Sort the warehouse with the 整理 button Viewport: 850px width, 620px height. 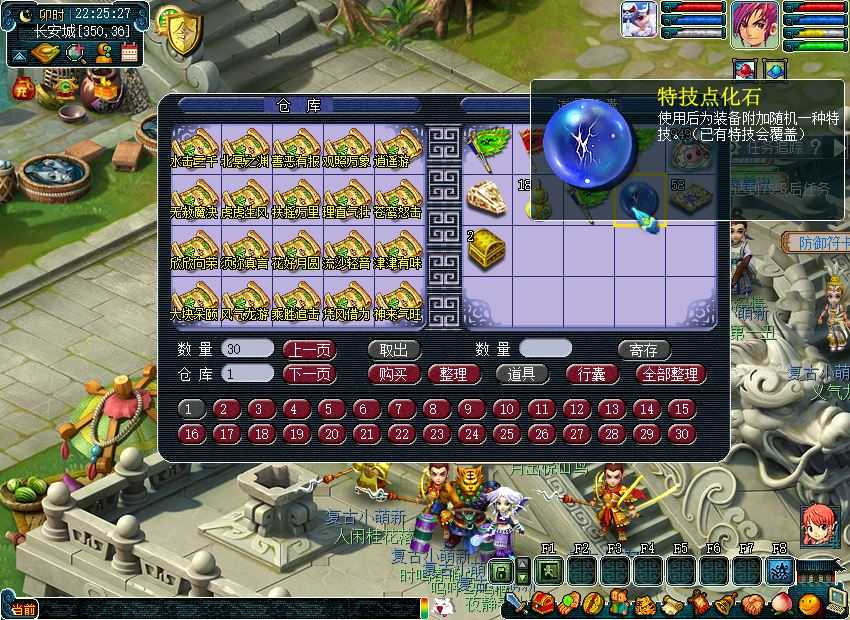(x=453, y=374)
